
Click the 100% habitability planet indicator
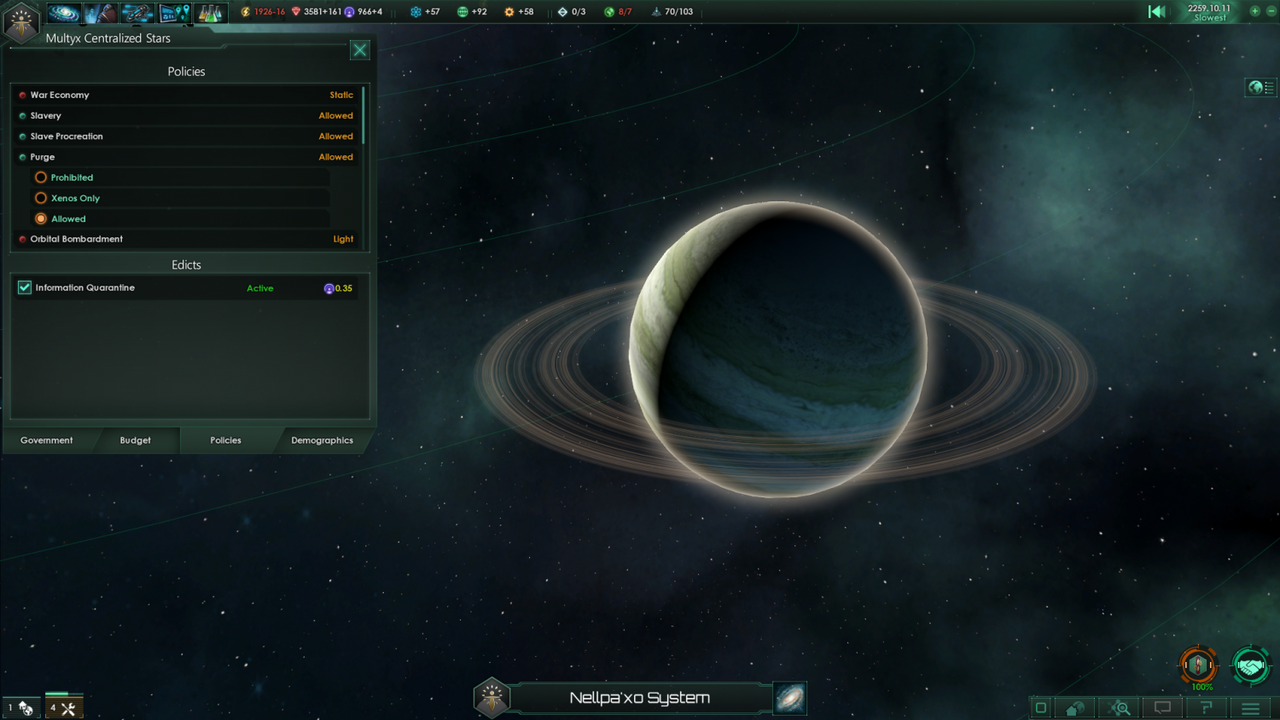tap(1197, 665)
